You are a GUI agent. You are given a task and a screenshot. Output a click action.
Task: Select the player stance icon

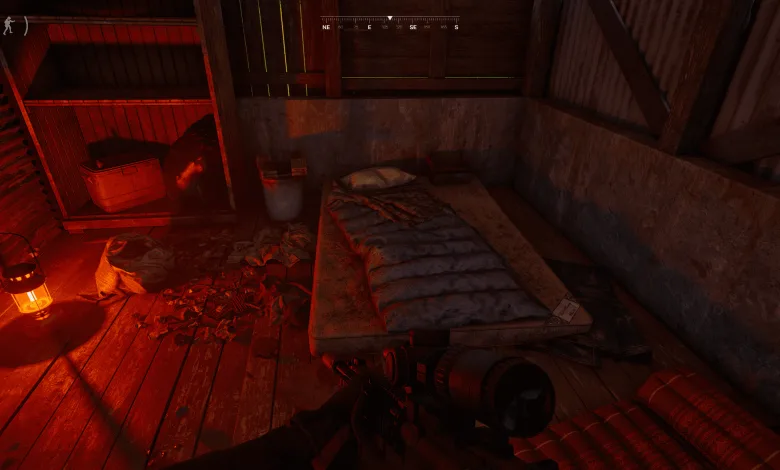9,25
